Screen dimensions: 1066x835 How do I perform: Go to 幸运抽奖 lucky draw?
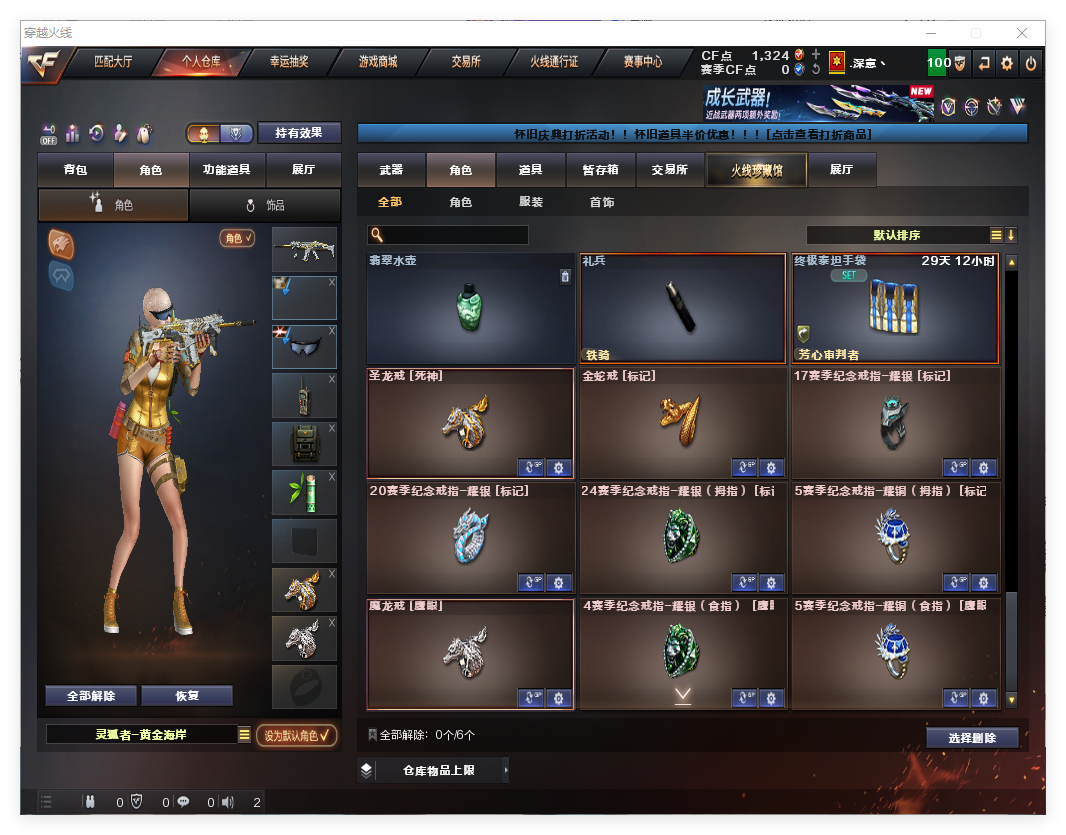pyautogui.click(x=289, y=62)
